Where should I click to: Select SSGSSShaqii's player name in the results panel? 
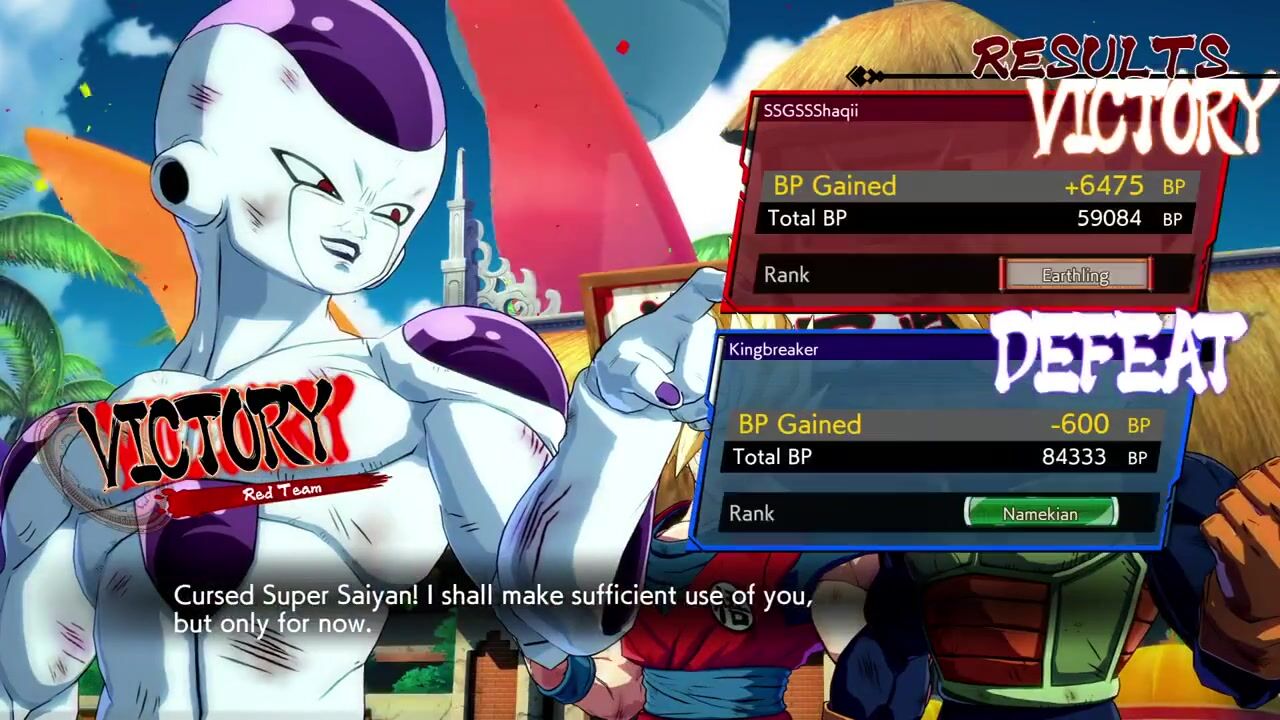tap(810, 111)
